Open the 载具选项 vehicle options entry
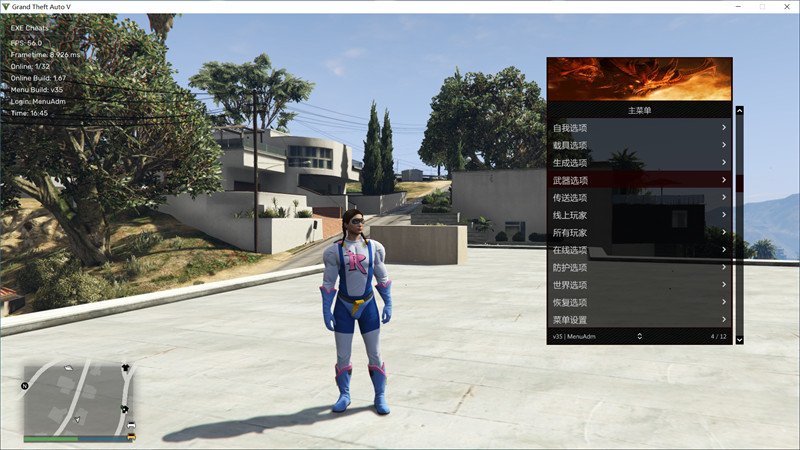800x450 pixels. tap(639, 145)
